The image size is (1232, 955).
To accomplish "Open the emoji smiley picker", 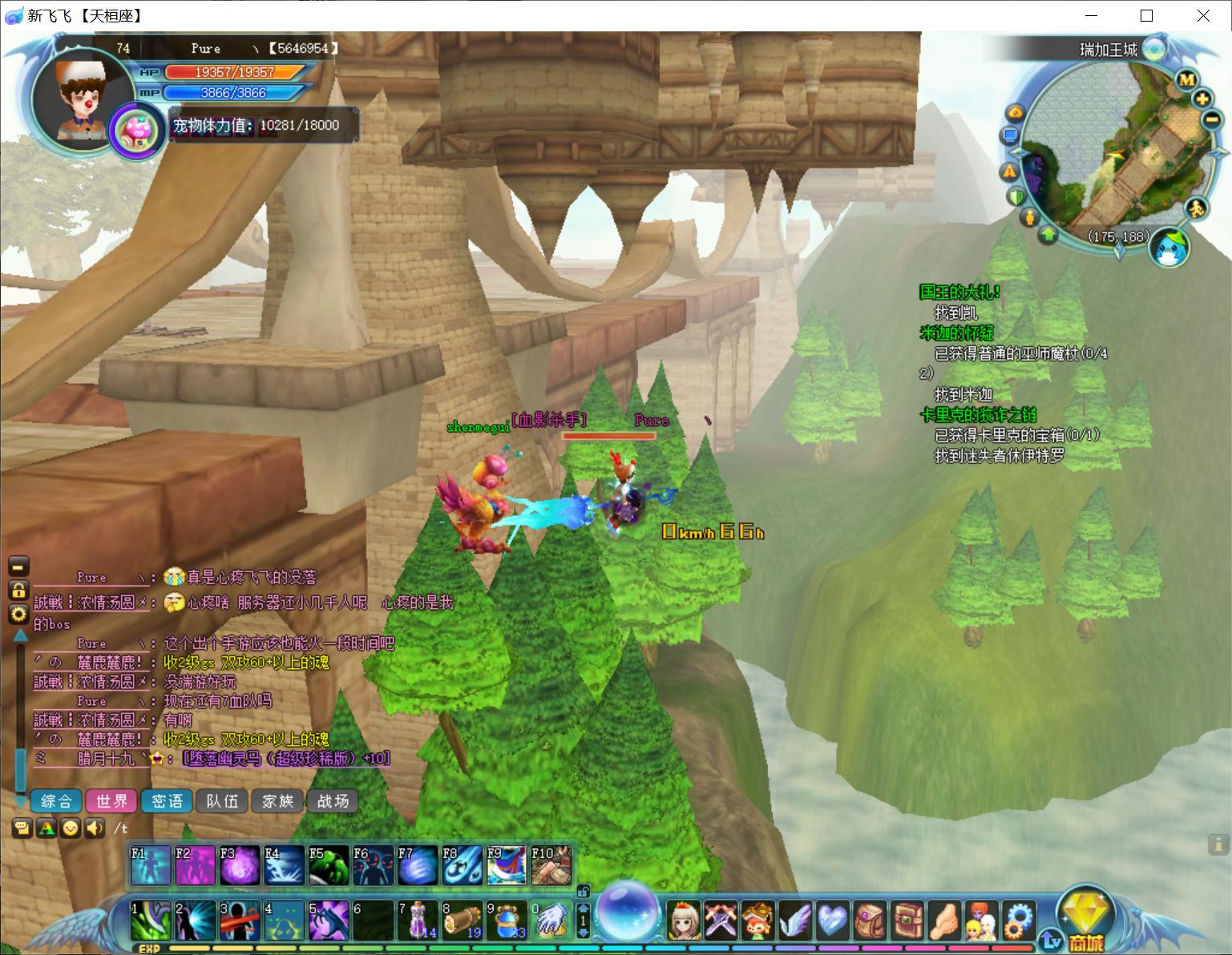I will [x=71, y=828].
